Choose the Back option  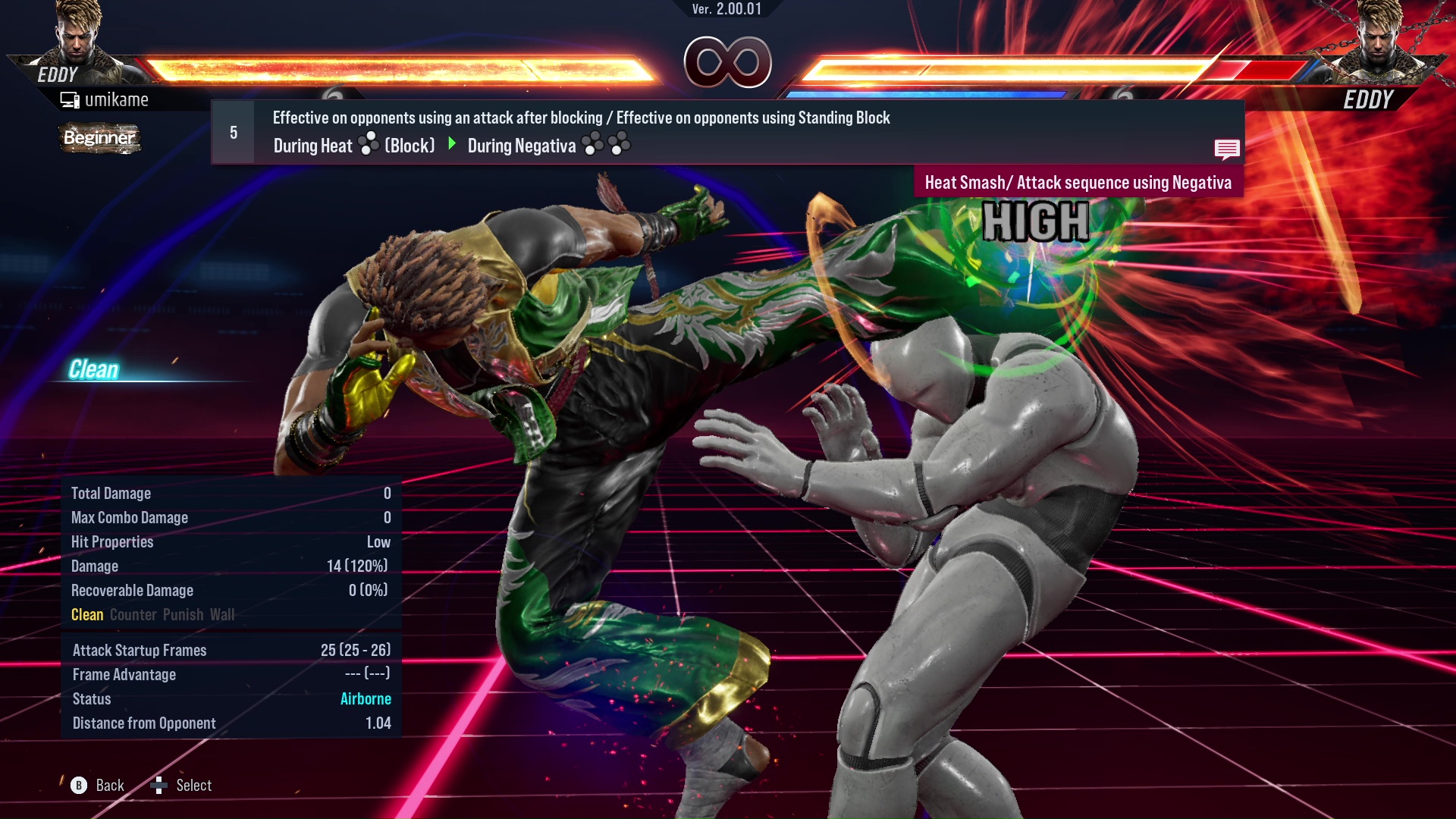click(x=98, y=786)
